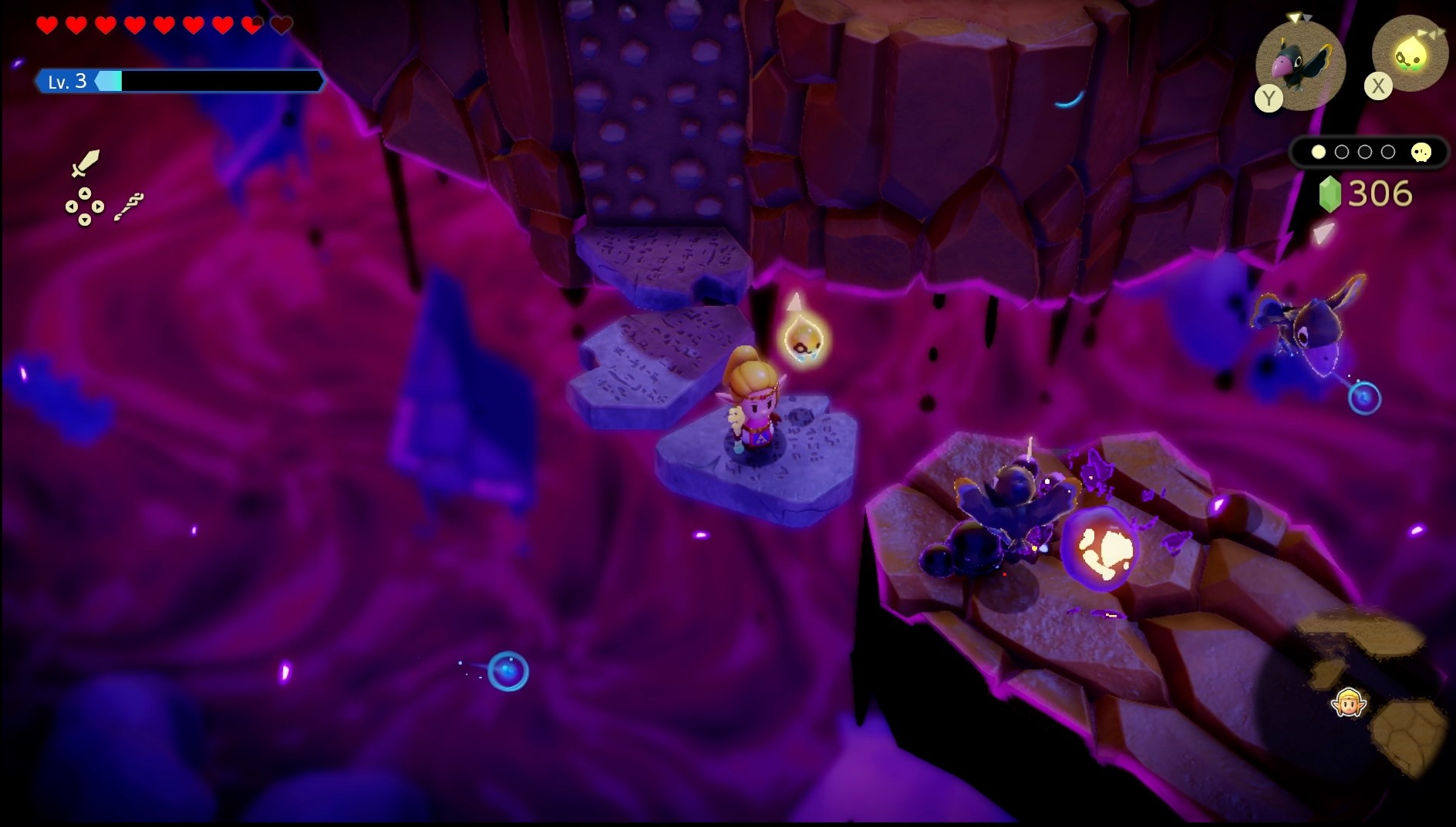This screenshot has height=827, width=1456.
Task: Select the Tri Rod icon
Action: click(x=129, y=207)
